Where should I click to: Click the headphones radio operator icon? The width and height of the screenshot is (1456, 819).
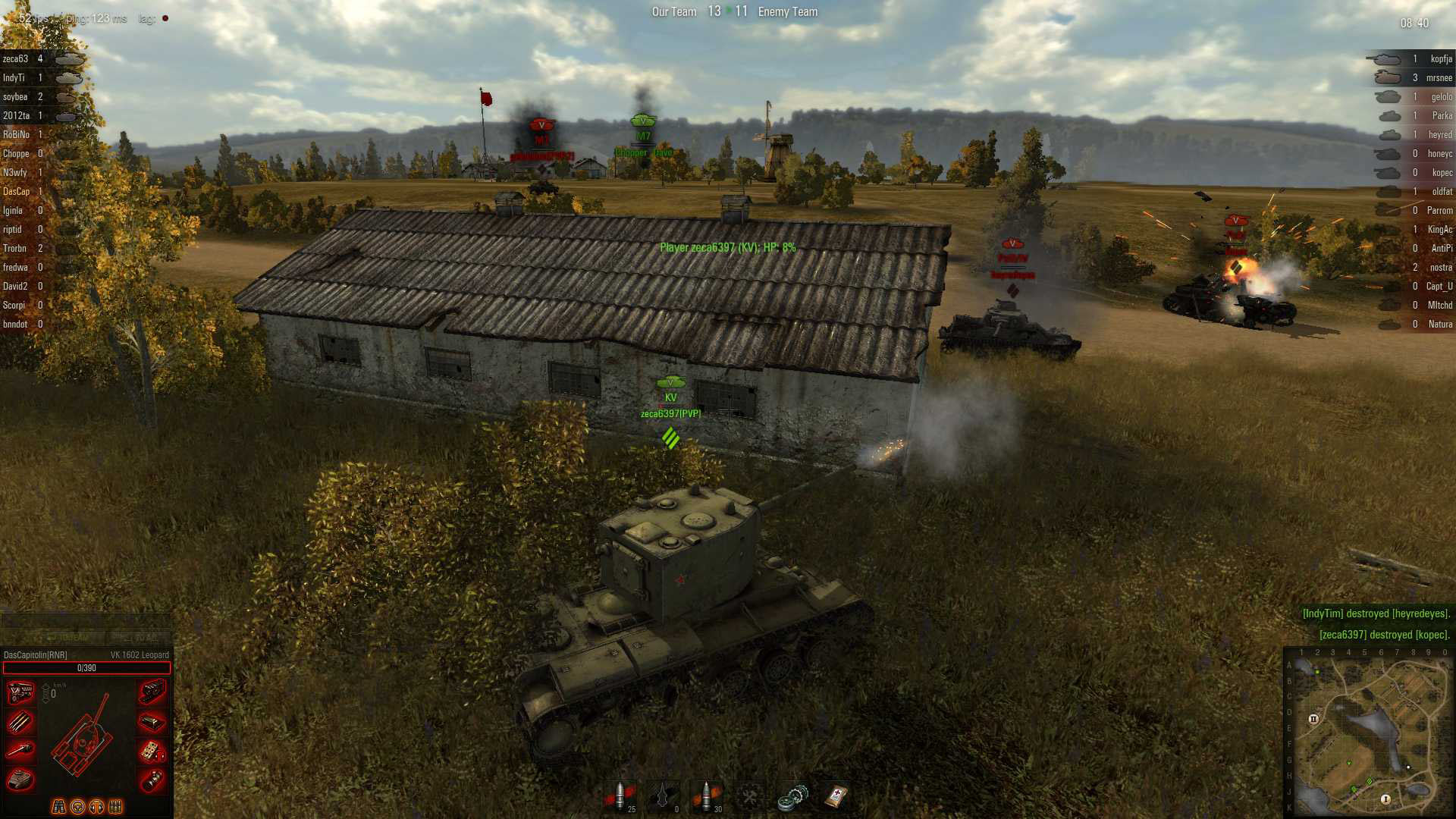tap(96, 806)
